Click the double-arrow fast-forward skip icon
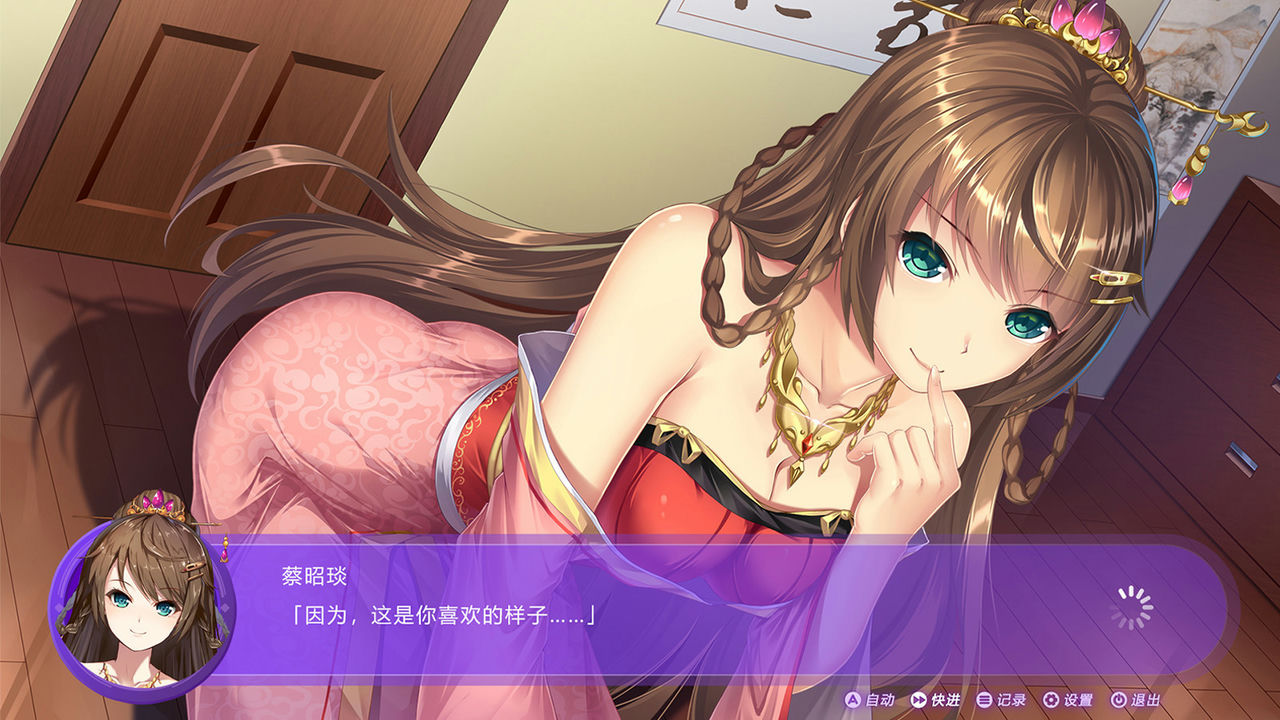This screenshot has width=1280, height=720. (918, 701)
